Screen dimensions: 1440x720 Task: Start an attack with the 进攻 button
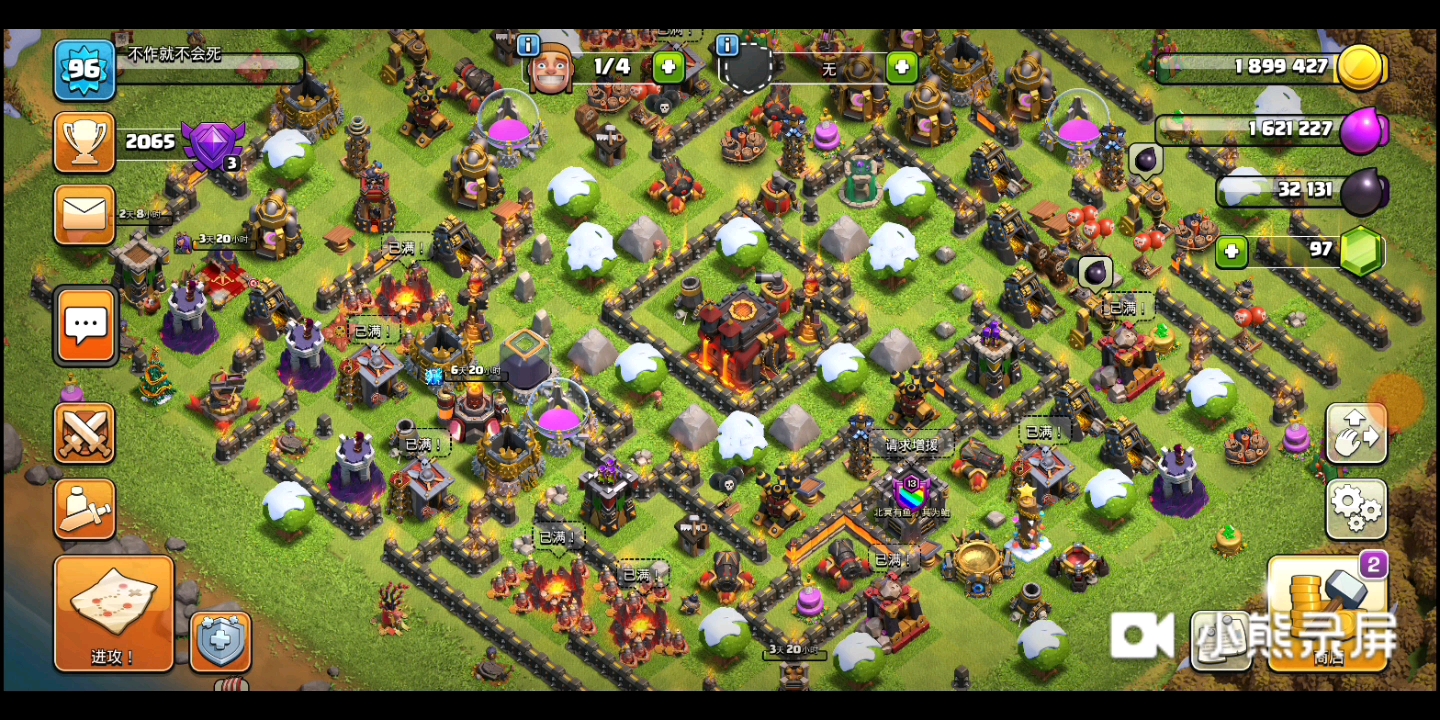tap(114, 613)
